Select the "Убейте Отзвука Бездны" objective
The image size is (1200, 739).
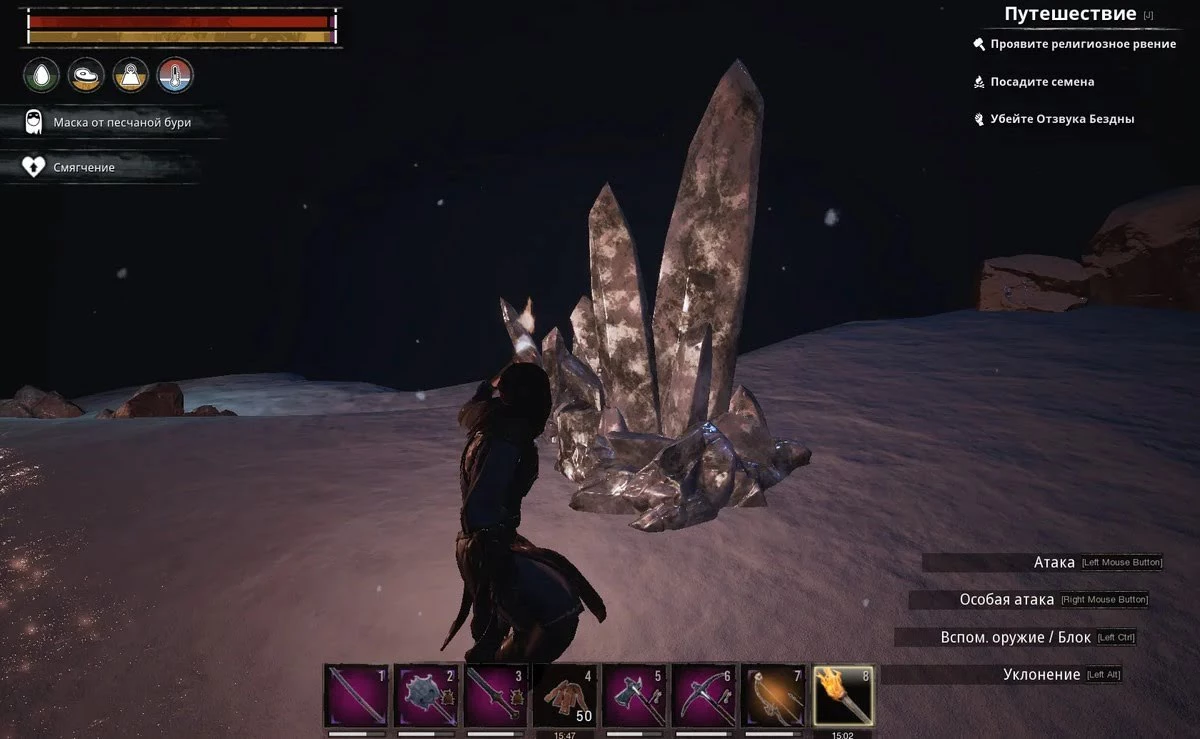coord(1062,119)
